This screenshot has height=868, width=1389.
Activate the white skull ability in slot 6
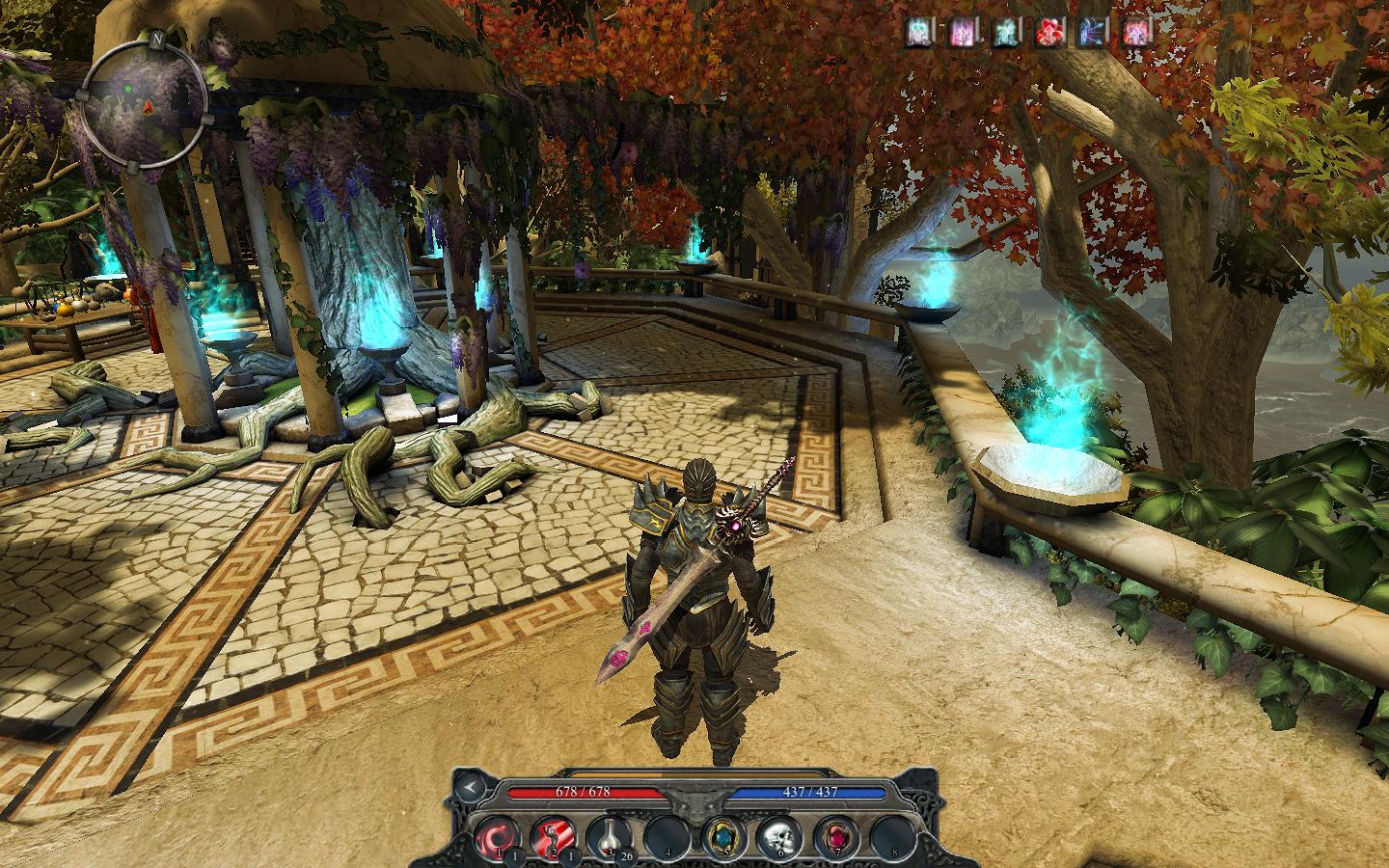pyautogui.click(x=776, y=836)
